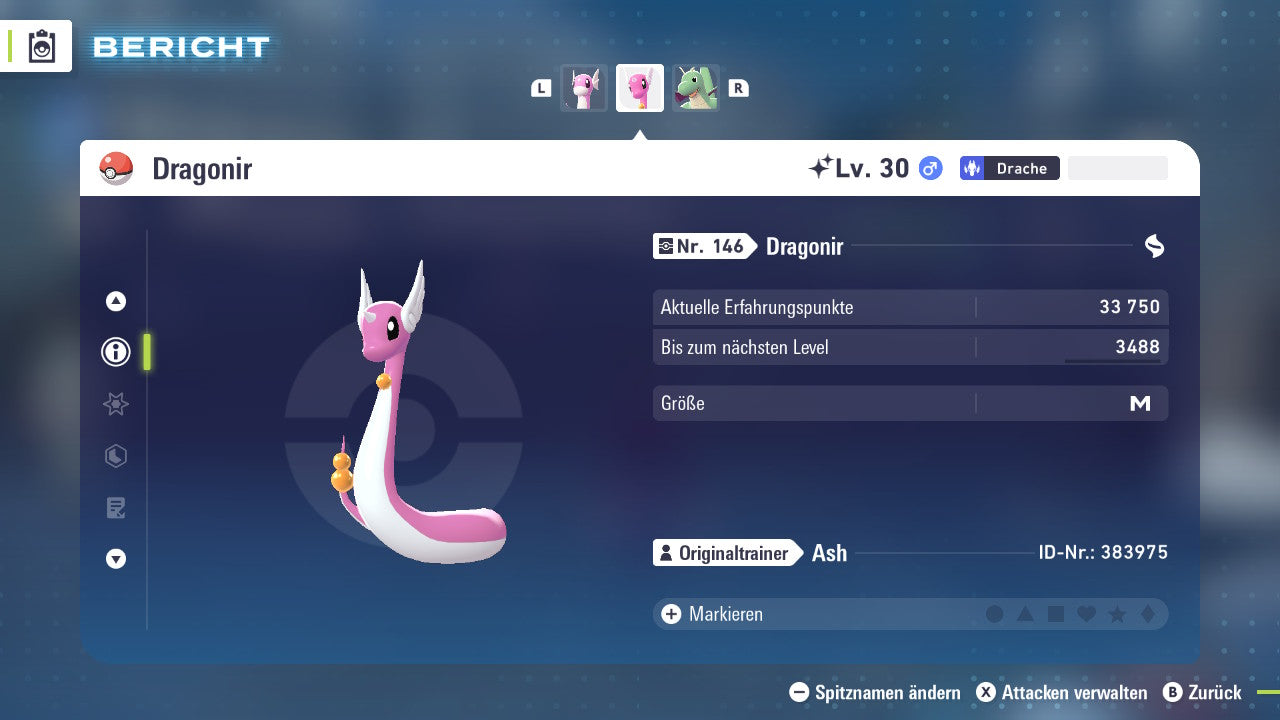The image size is (1280, 720).
Task: Open the notepad icon tab
Action: click(116, 508)
